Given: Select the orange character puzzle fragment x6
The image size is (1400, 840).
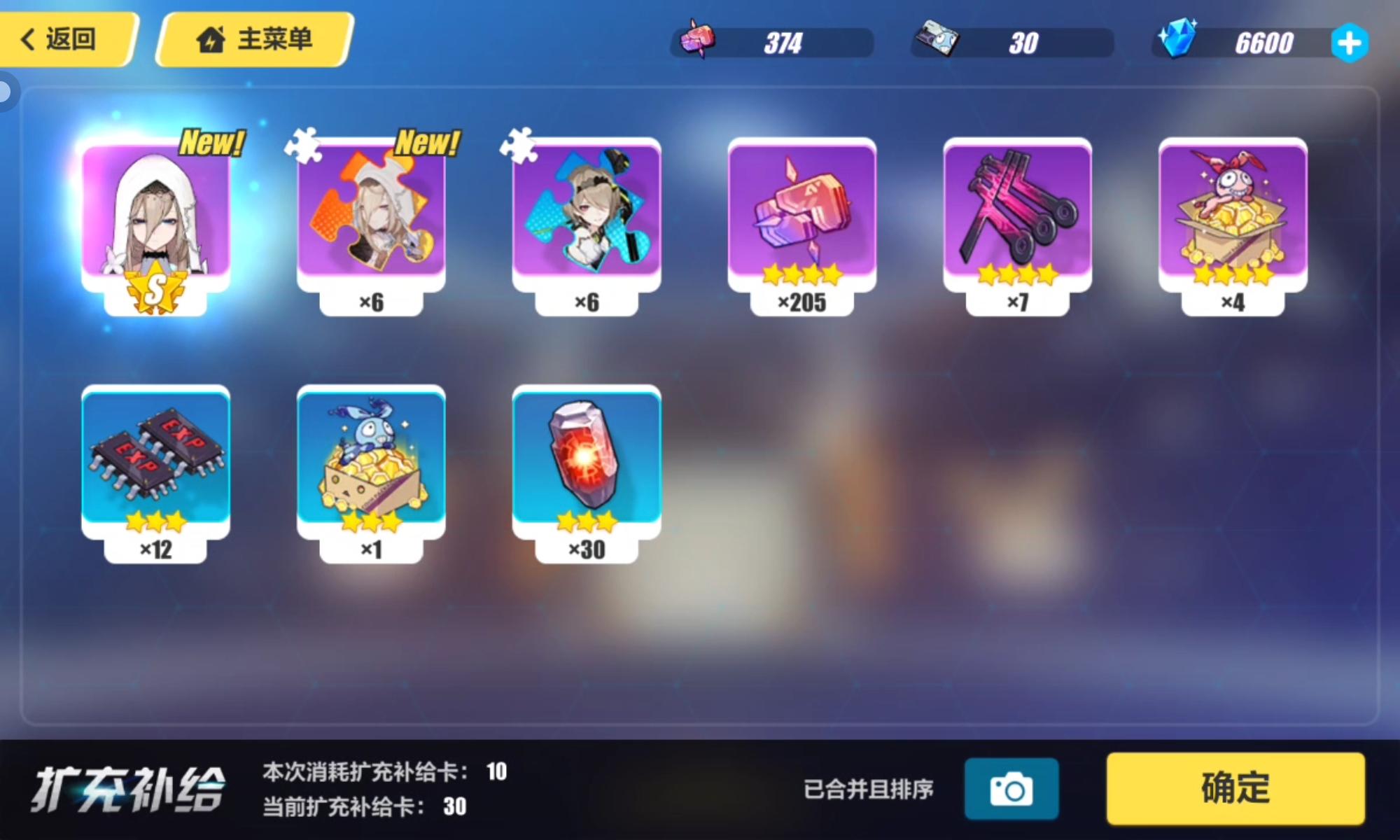Looking at the screenshot, I should [x=373, y=217].
